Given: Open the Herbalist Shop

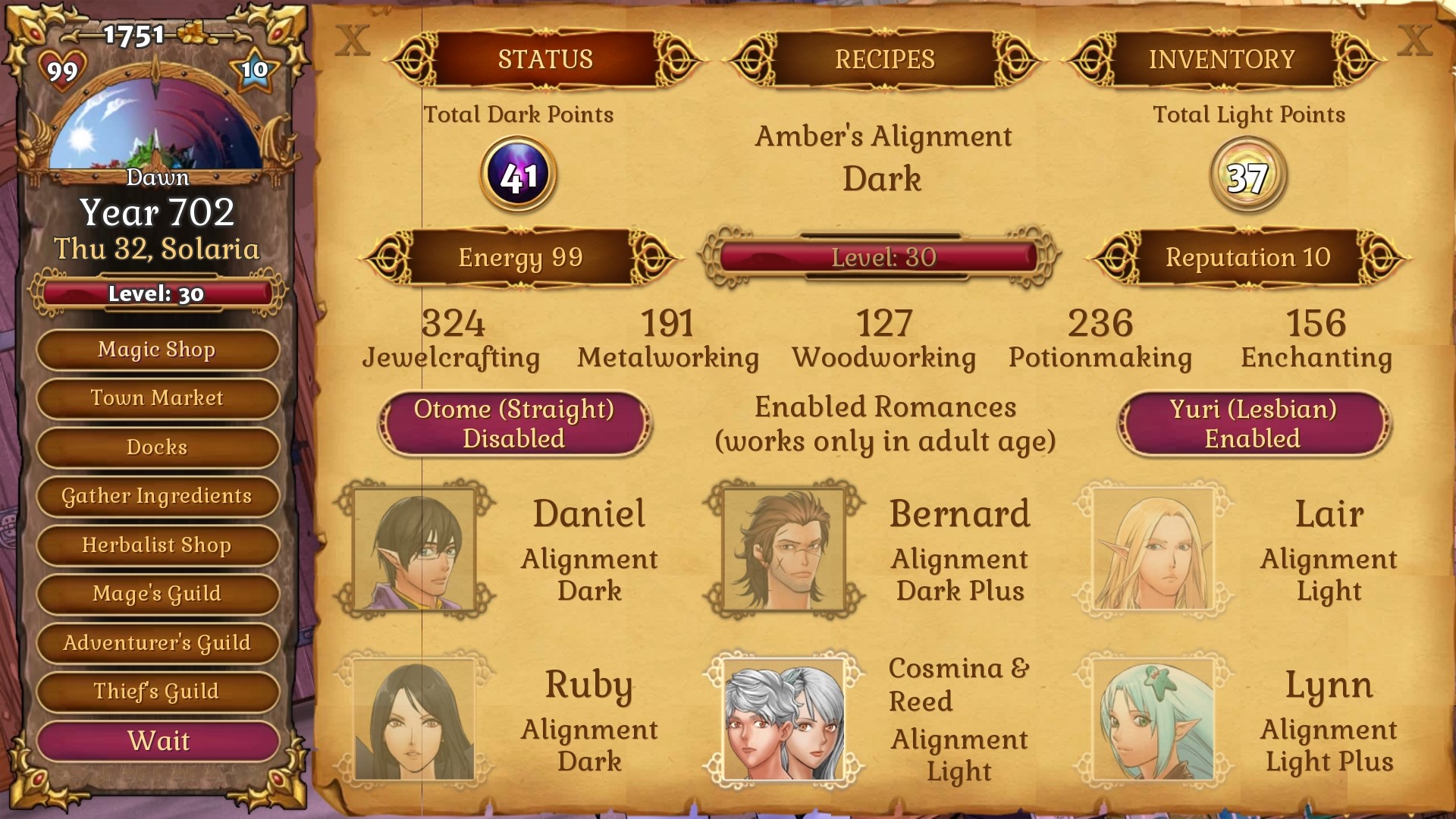Looking at the screenshot, I should tap(157, 545).
